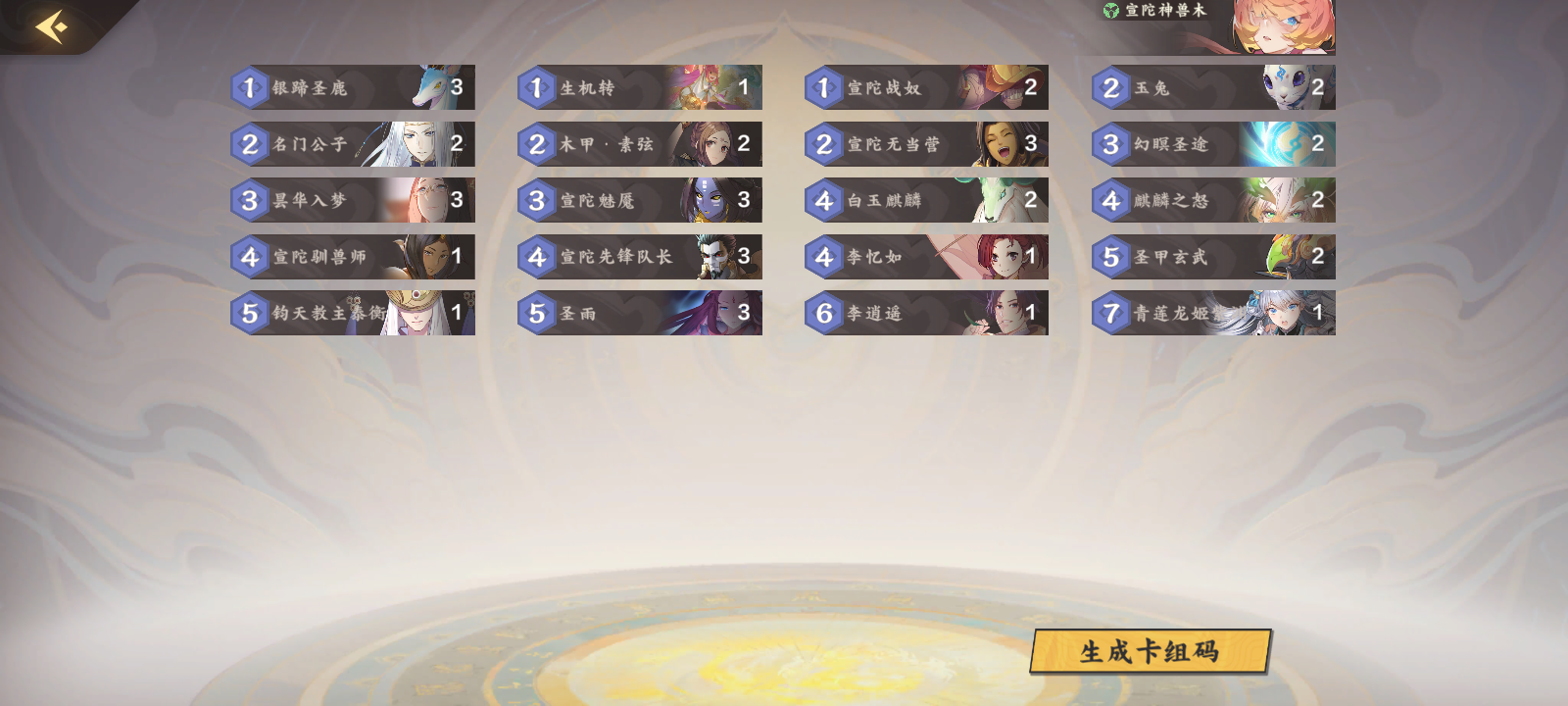Click the 麒麟之怒 card portrait
This screenshot has height=706, width=1568.
tap(1284, 200)
